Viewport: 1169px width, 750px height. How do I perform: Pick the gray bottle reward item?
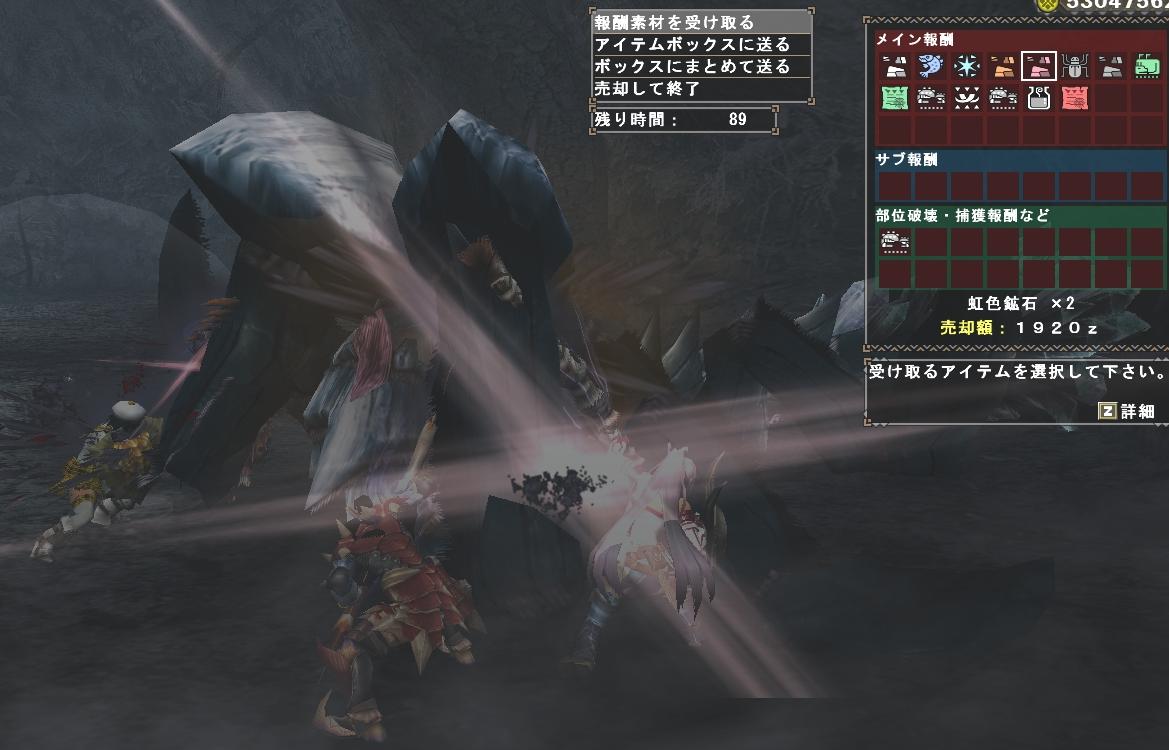(1038, 98)
